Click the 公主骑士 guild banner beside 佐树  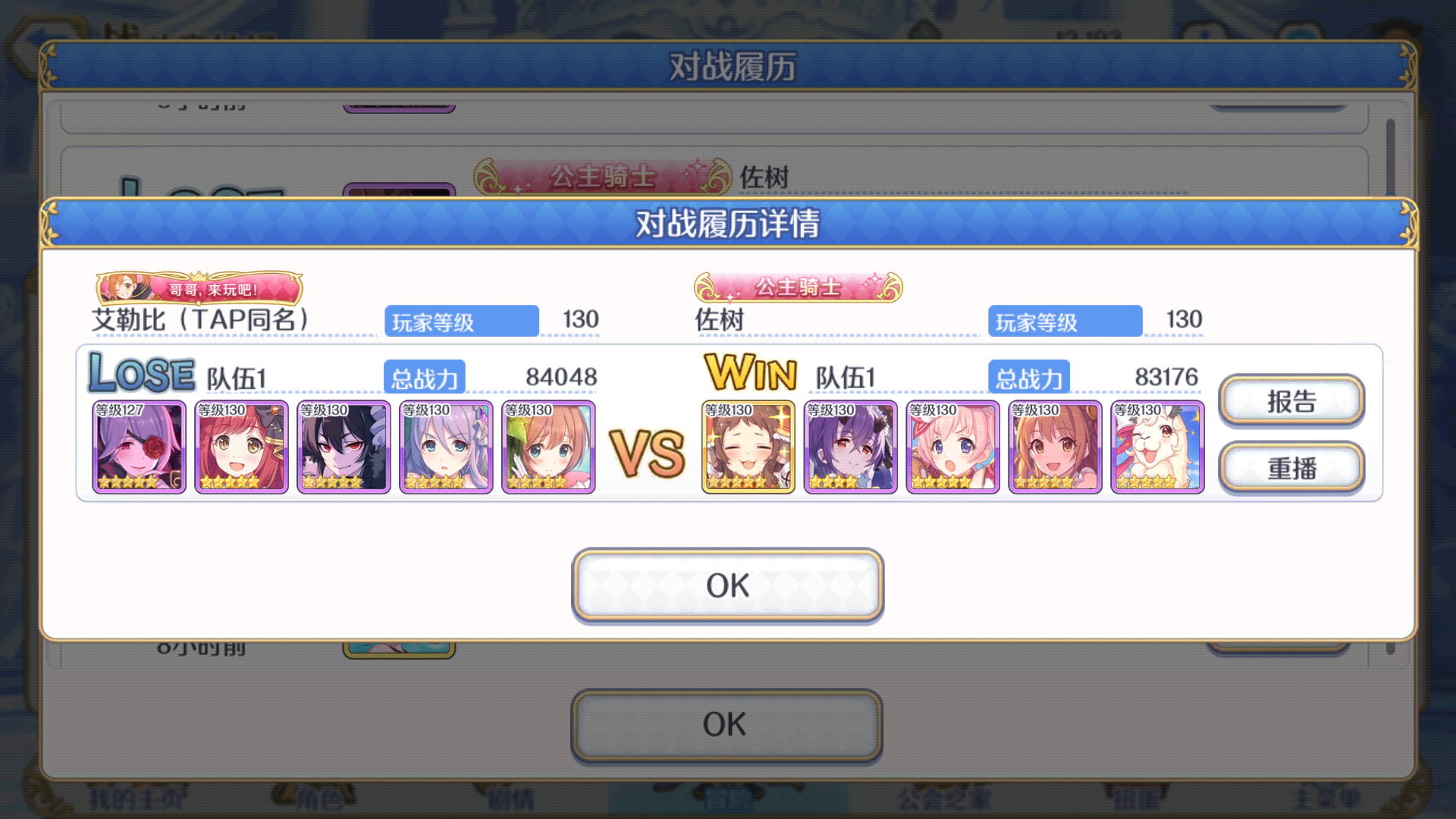(x=798, y=288)
